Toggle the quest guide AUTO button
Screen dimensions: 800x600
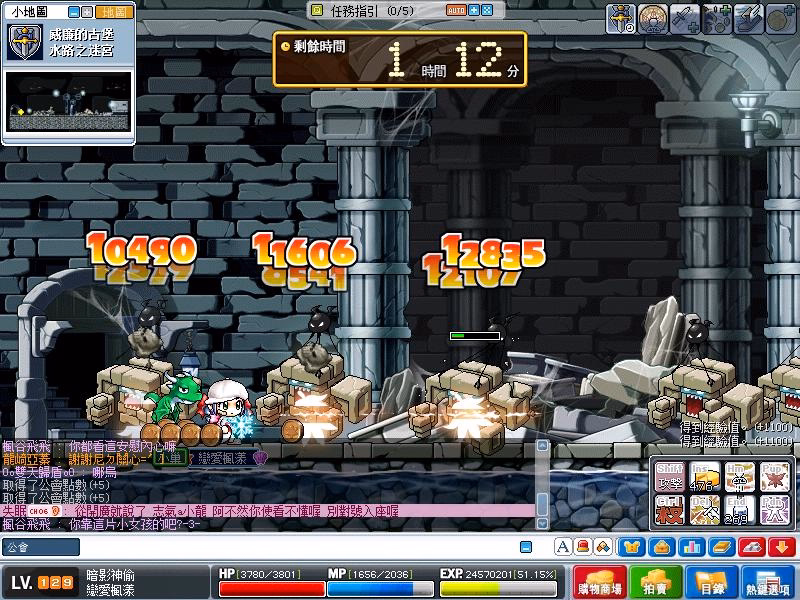455,10
